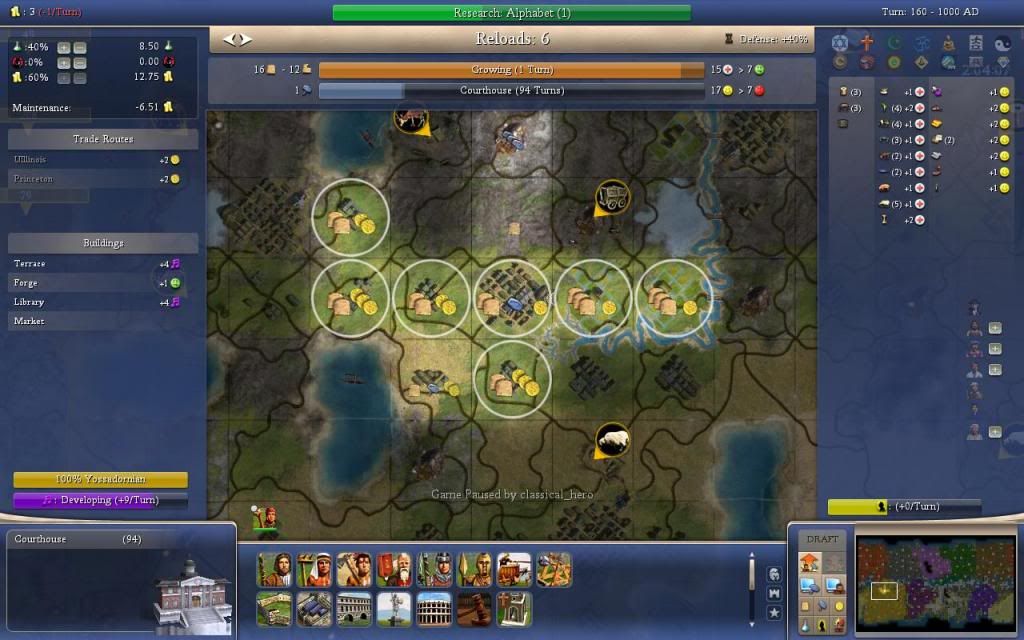Viewport: 1024px width, 640px height.
Task: Build the colosseum building icon
Action: (x=432, y=608)
